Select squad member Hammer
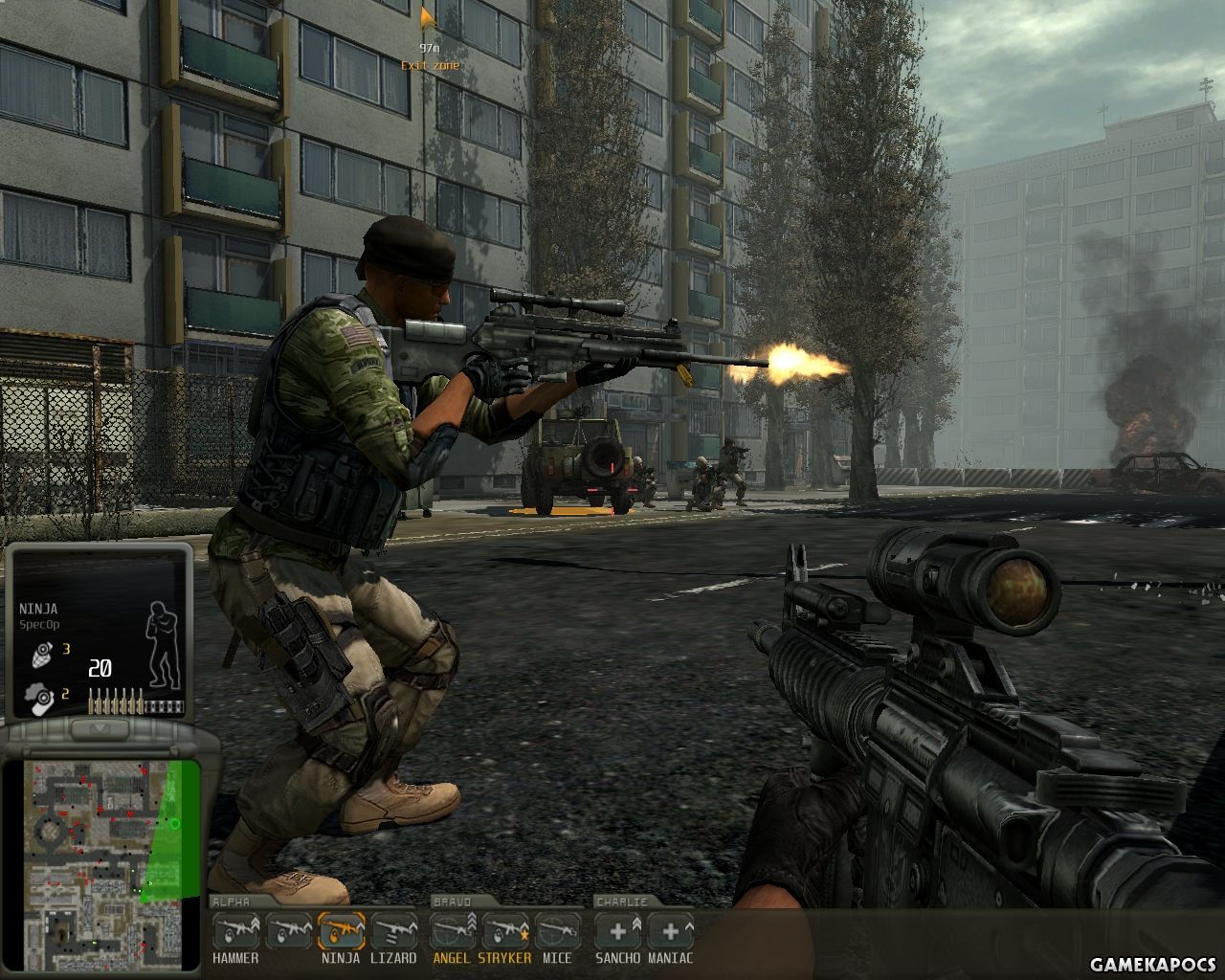 235,931
